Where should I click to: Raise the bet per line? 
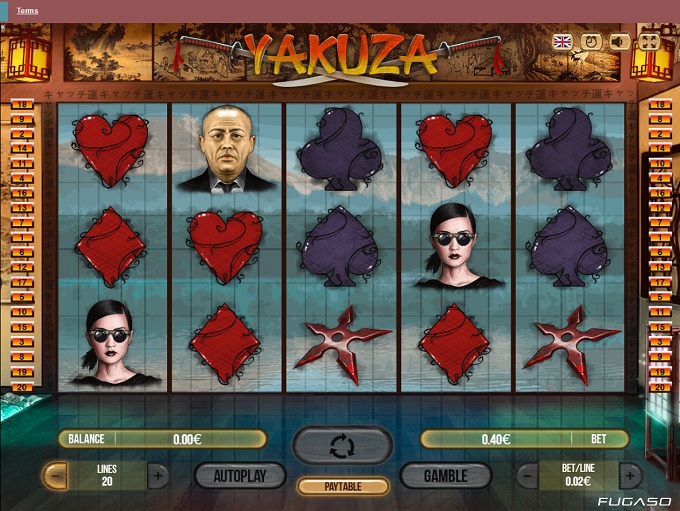click(x=630, y=476)
